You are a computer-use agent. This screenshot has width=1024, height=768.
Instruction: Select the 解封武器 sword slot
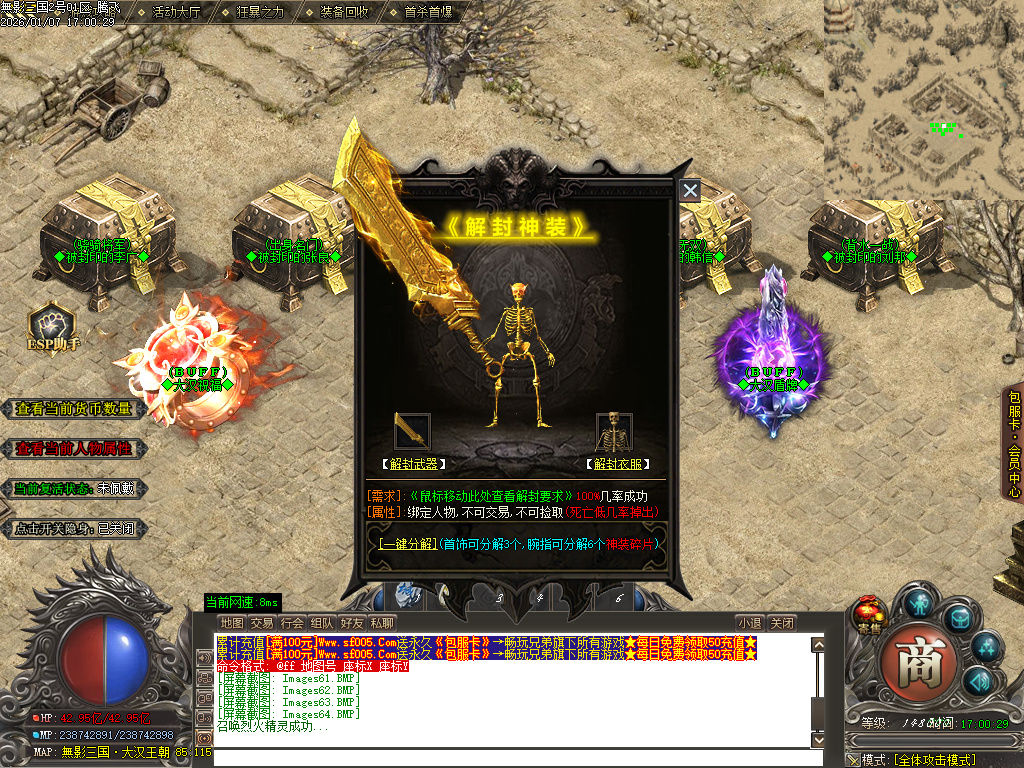click(x=413, y=431)
